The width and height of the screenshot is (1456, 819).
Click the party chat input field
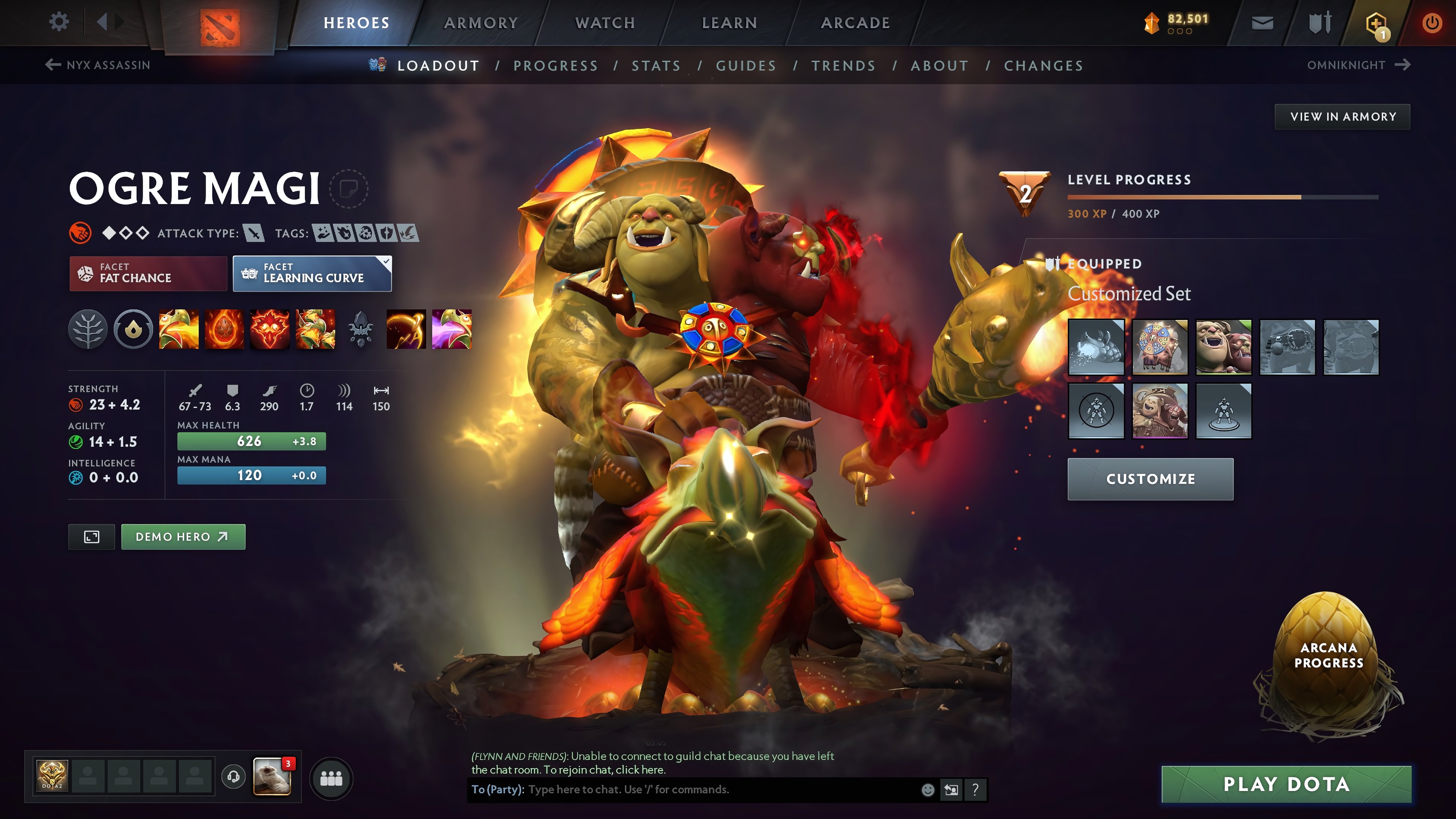point(678,790)
